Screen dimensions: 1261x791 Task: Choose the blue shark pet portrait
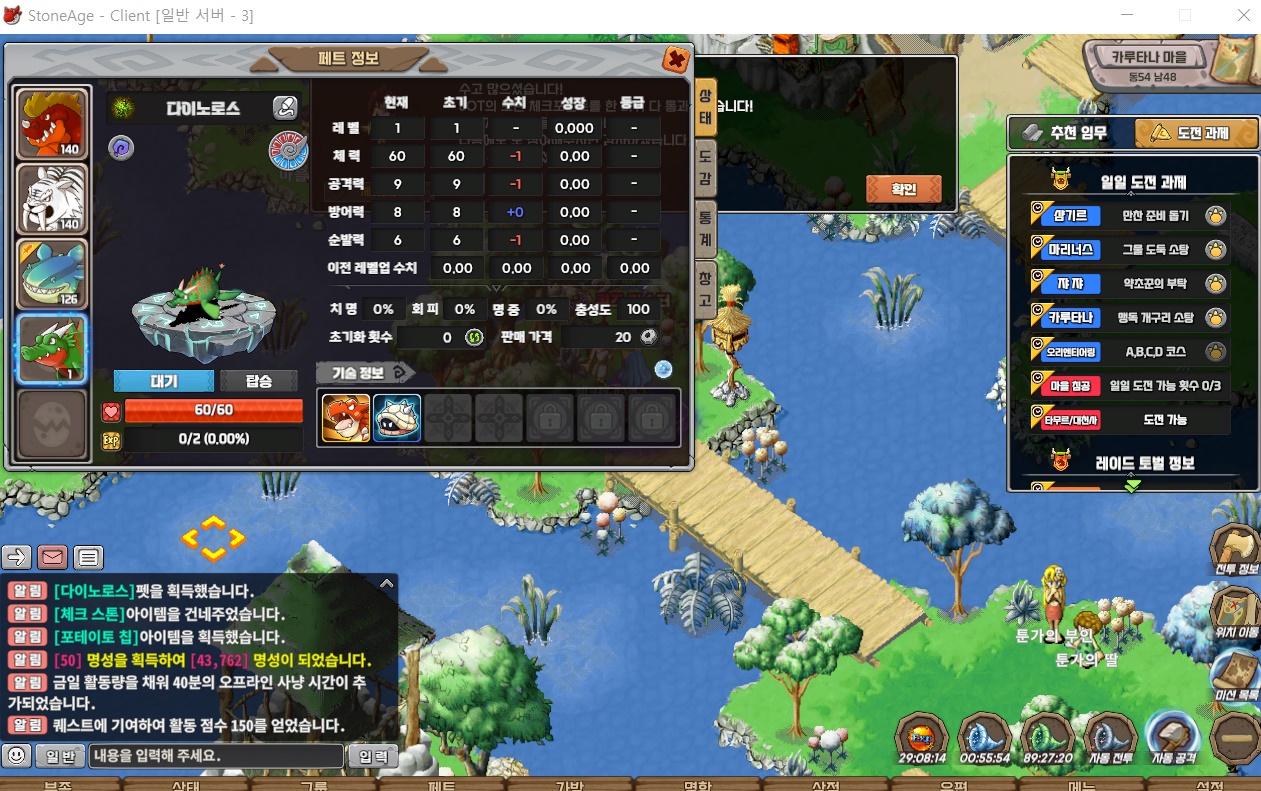pos(52,274)
